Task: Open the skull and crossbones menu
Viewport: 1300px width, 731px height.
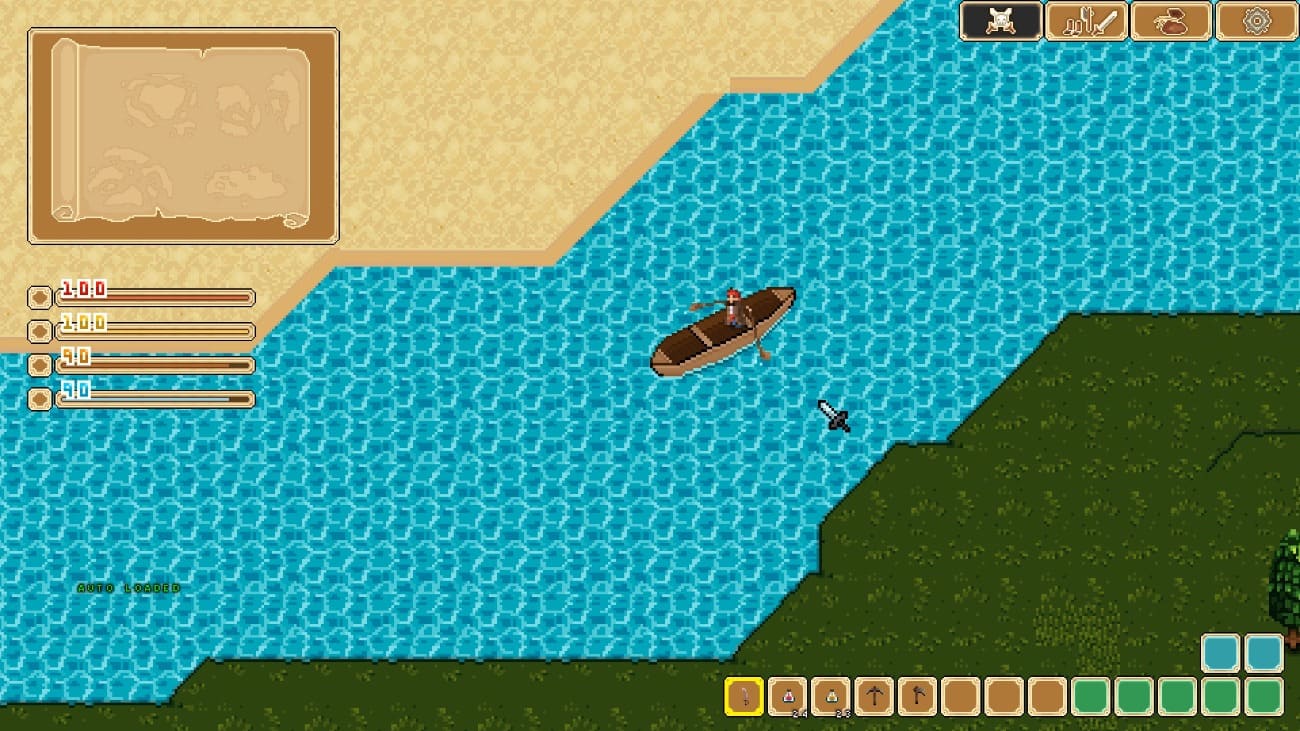Action: [1001, 21]
